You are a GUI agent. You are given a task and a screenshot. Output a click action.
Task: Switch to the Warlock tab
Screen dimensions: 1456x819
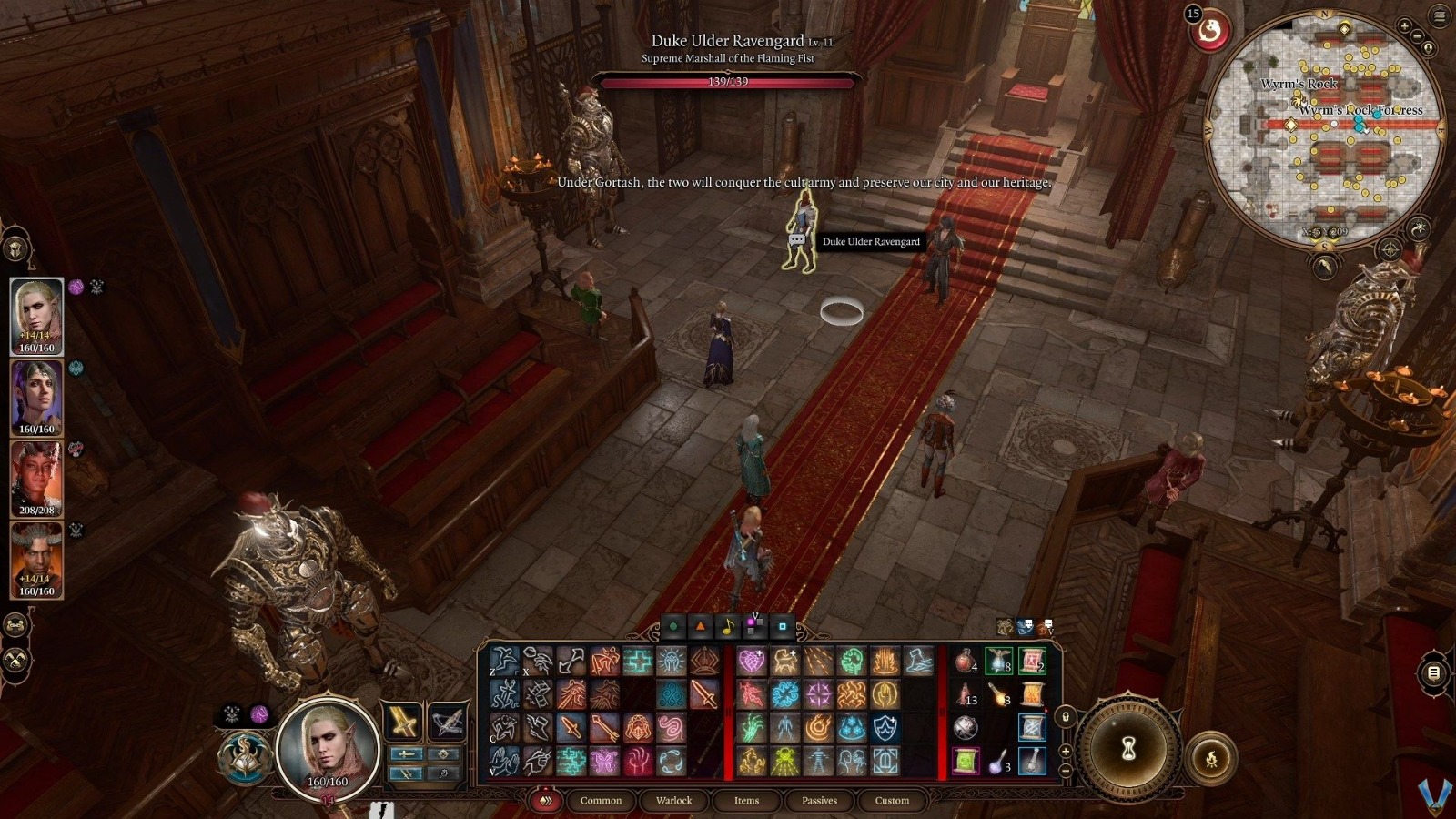tap(674, 801)
